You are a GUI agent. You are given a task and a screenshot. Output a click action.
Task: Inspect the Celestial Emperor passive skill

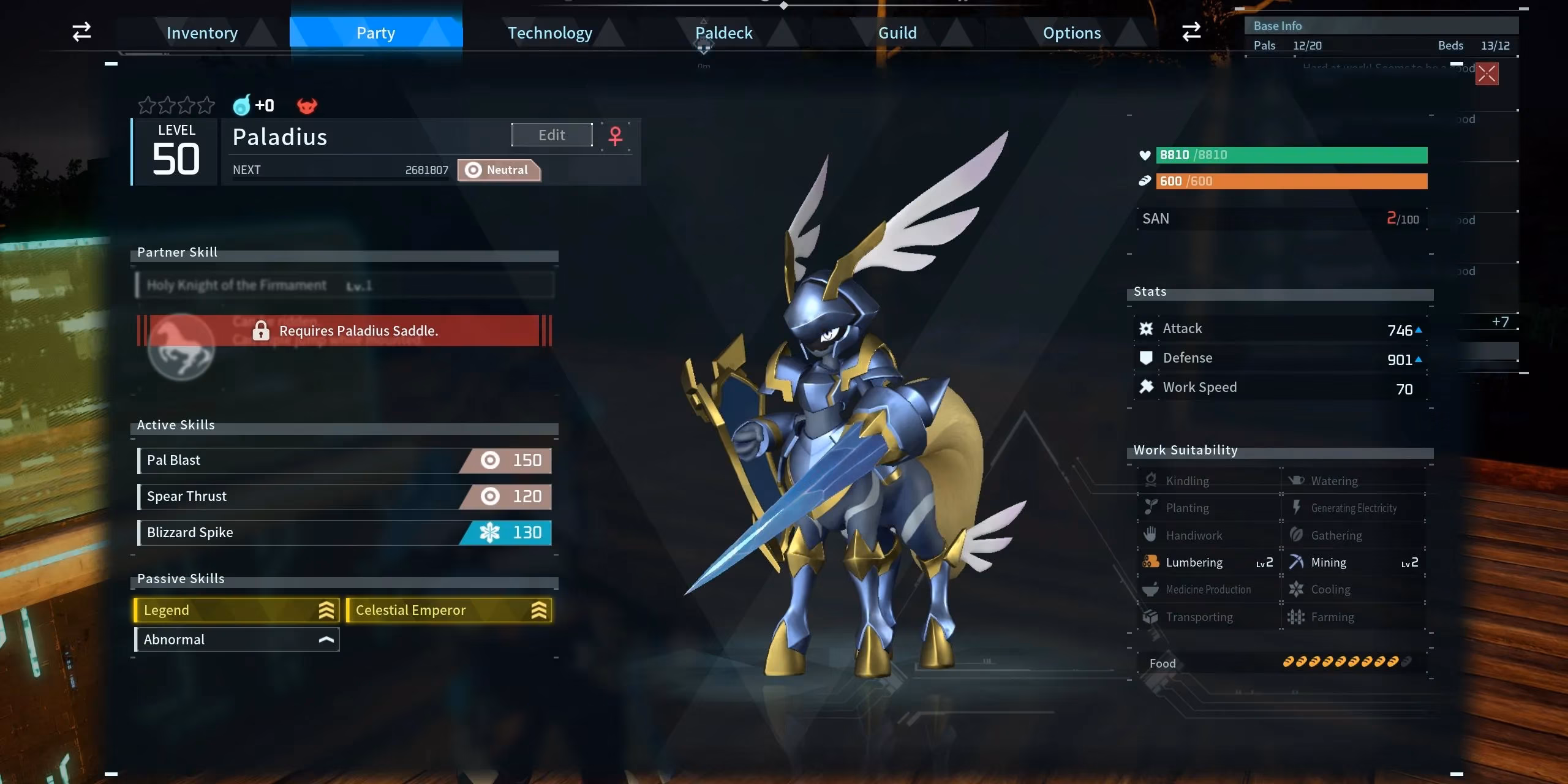pos(449,610)
